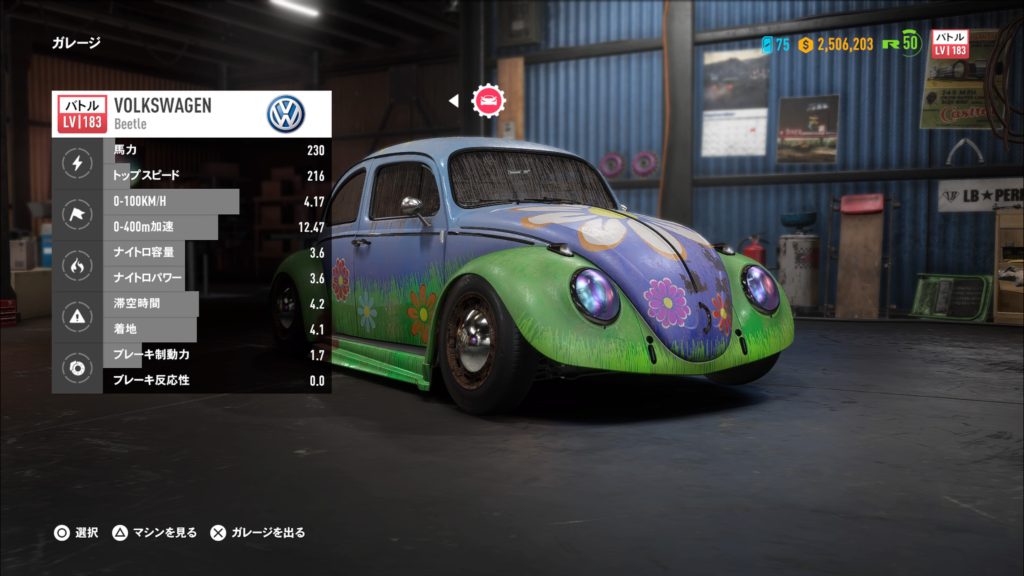The width and height of the screenshot is (1024, 576).
Task: Click the red car gear icon
Action: pyautogui.click(x=489, y=100)
